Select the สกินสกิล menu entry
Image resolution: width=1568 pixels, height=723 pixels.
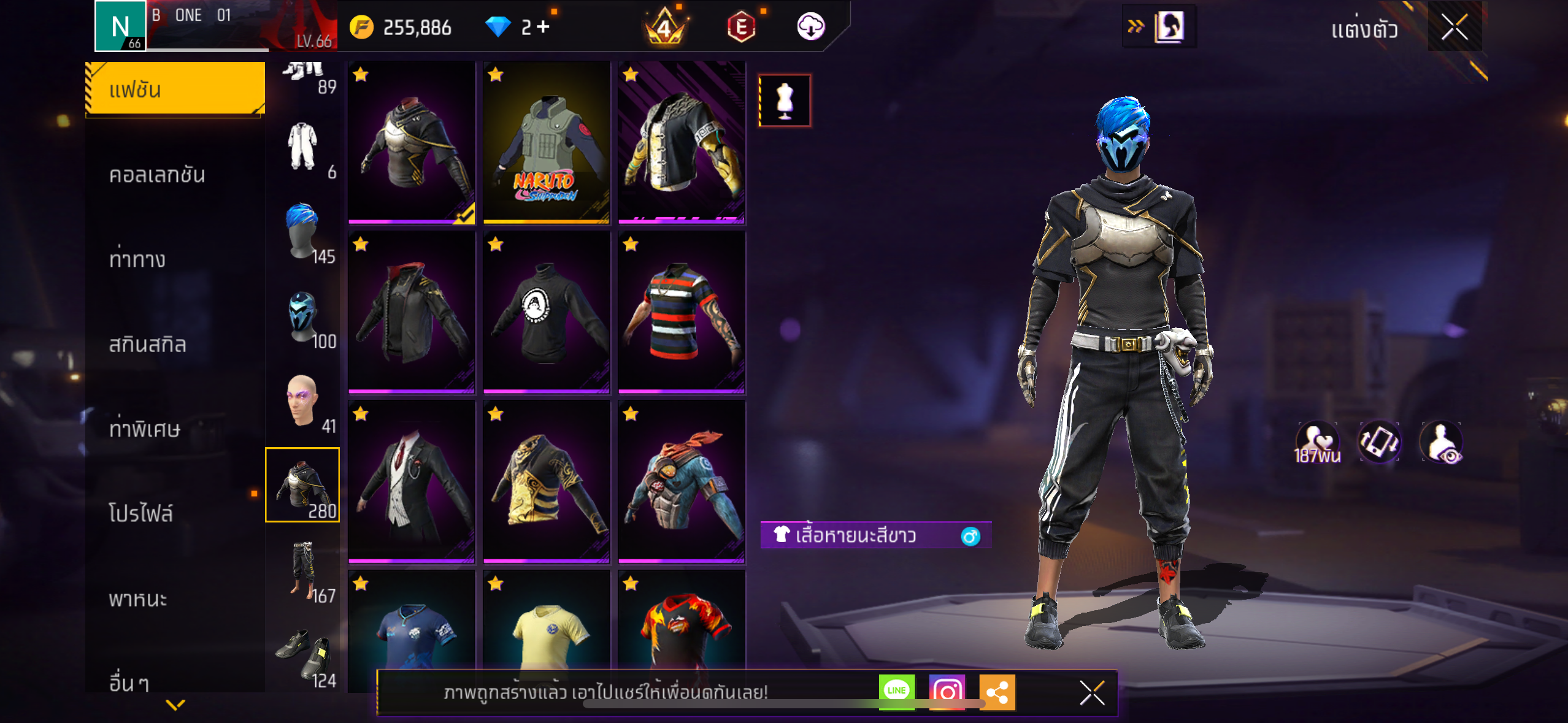tap(147, 344)
